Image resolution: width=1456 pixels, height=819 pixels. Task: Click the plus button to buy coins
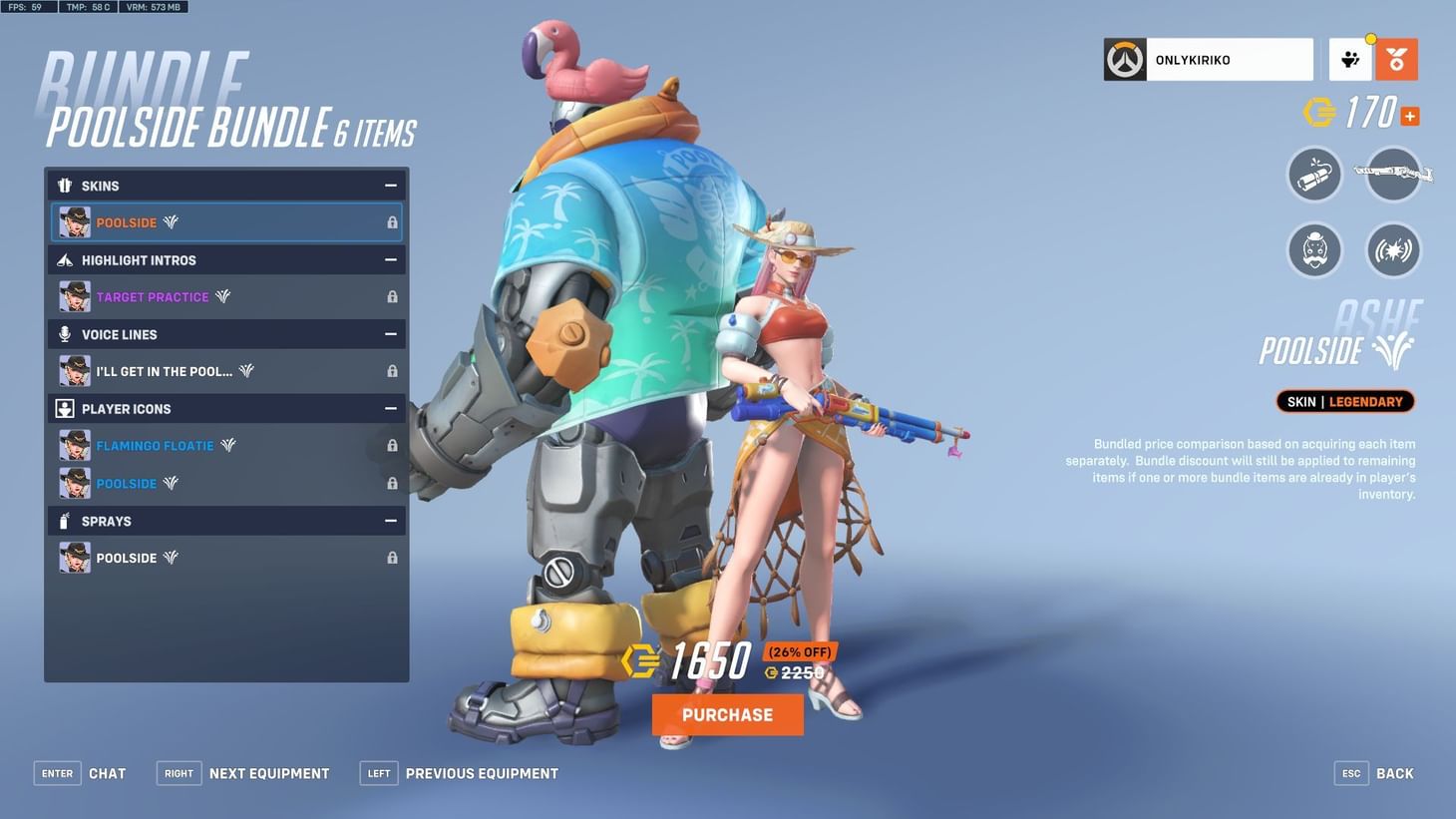tap(1409, 116)
